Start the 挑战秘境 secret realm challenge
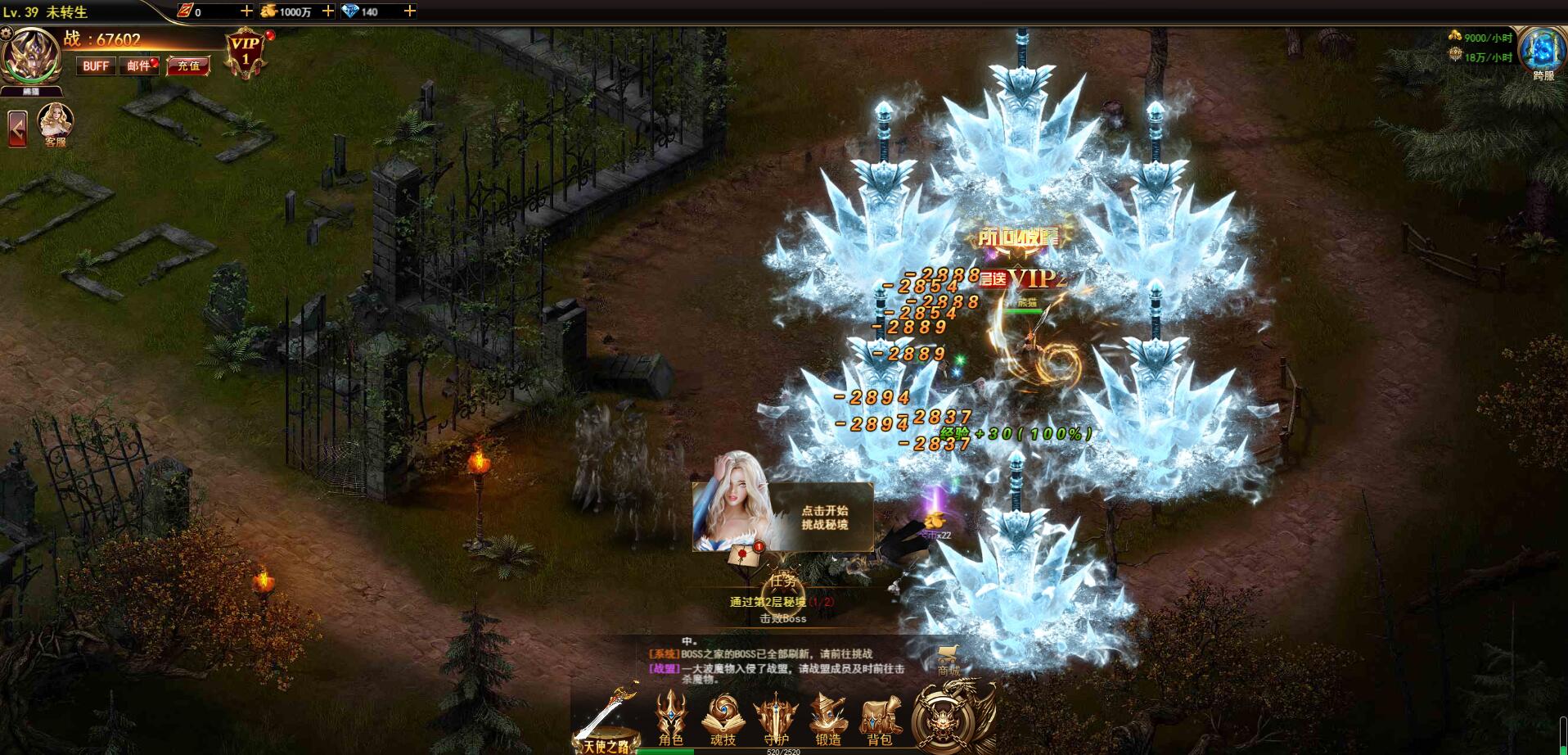The height and width of the screenshot is (755, 1568). coord(824,518)
